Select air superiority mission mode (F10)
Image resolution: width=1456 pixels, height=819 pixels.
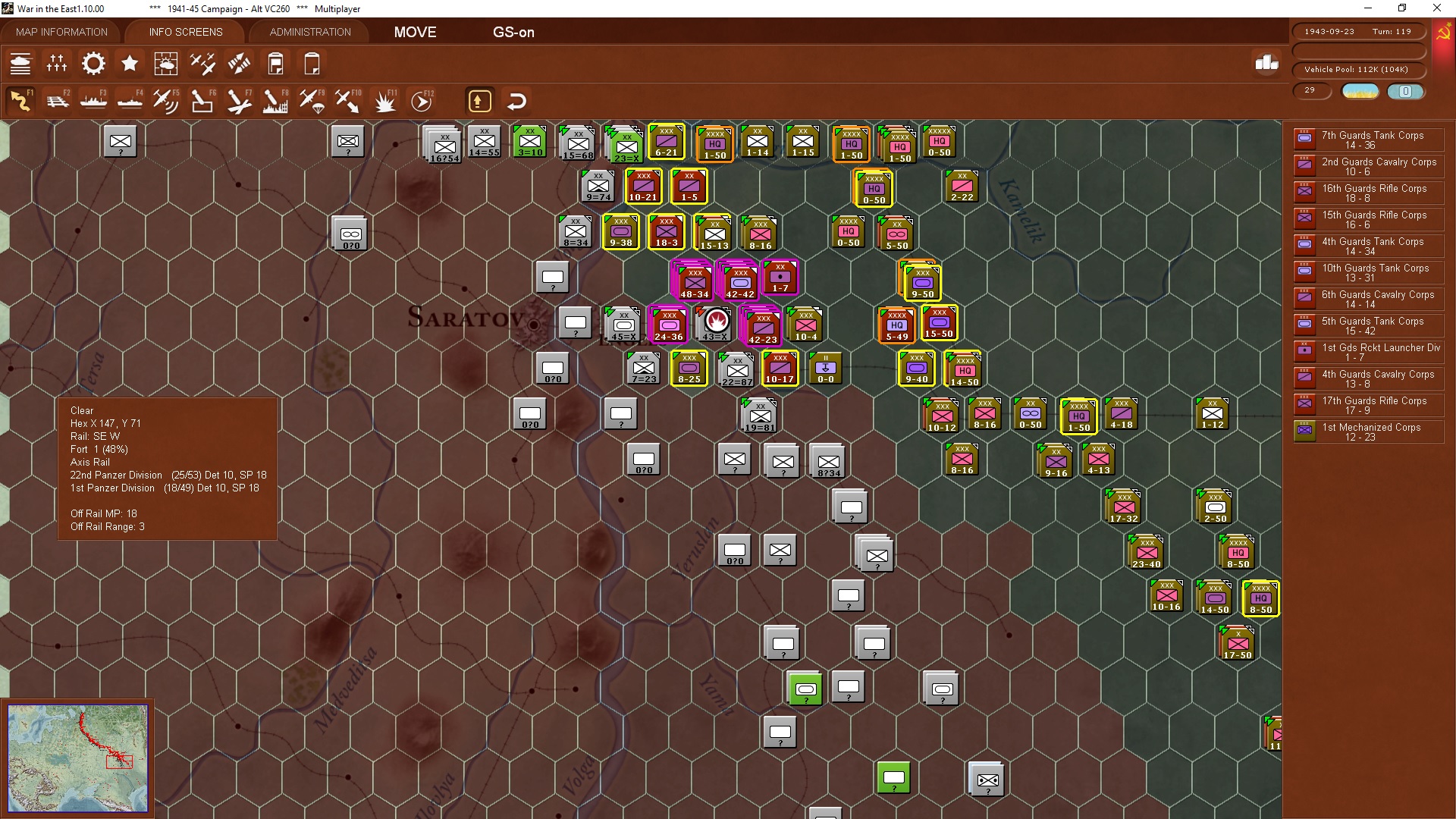click(347, 99)
